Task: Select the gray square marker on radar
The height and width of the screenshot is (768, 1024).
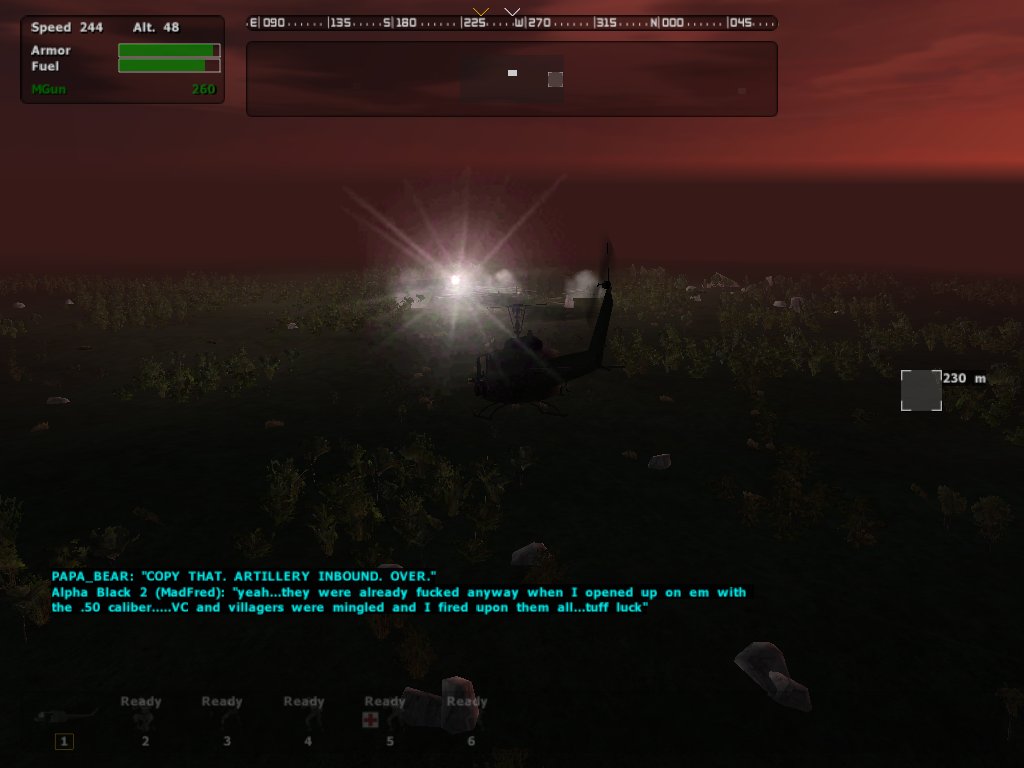Action: coord(555,79)
